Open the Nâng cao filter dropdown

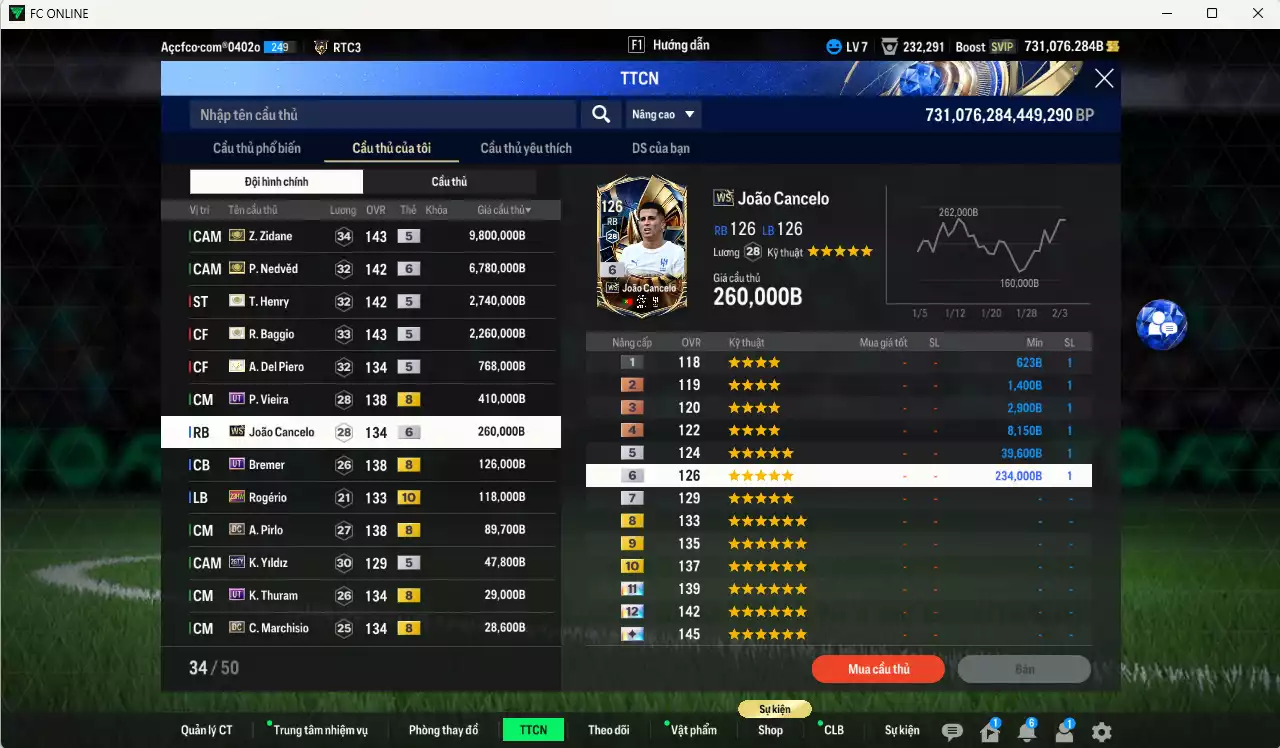(663, 114)
